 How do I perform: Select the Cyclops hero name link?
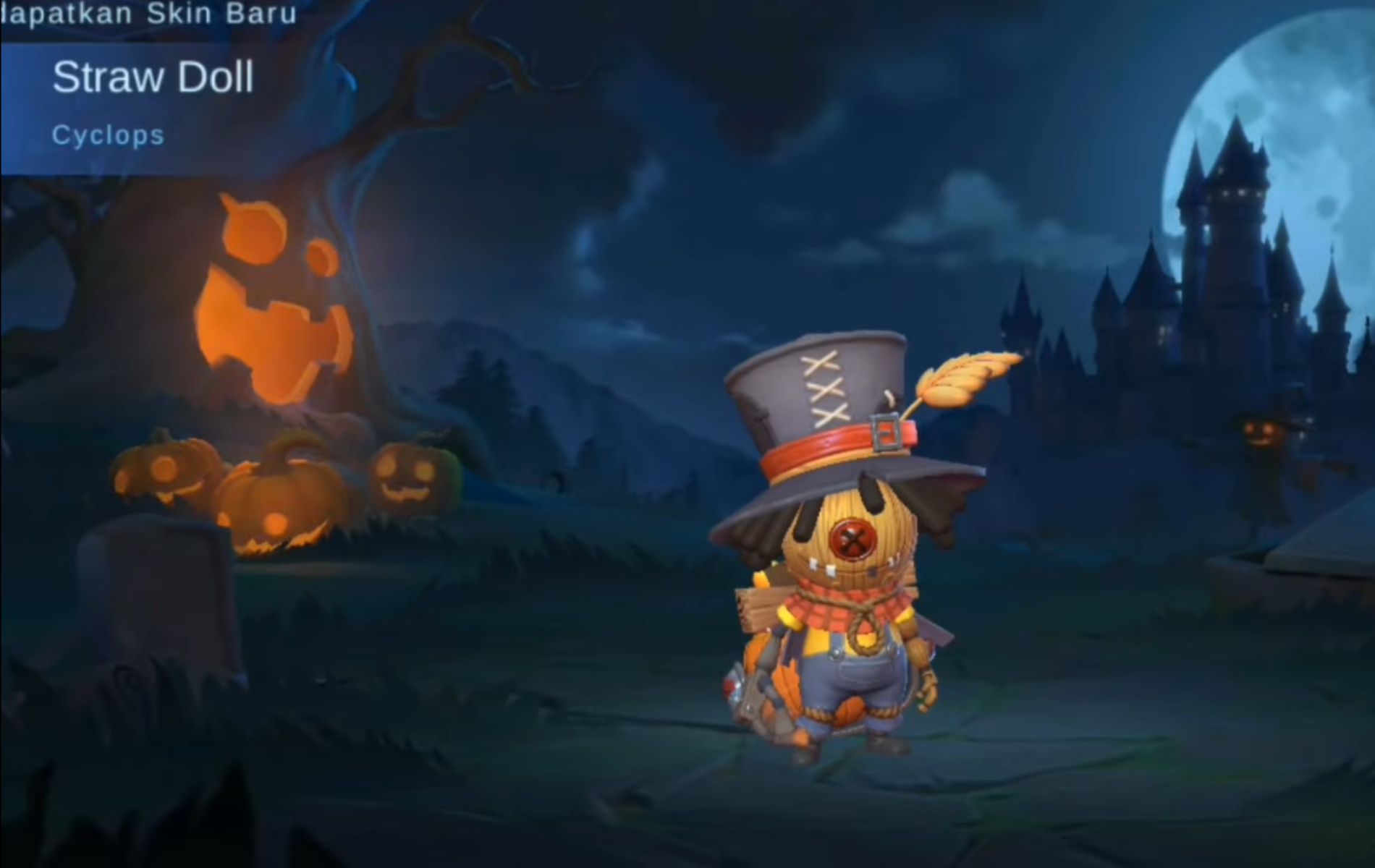109,135
